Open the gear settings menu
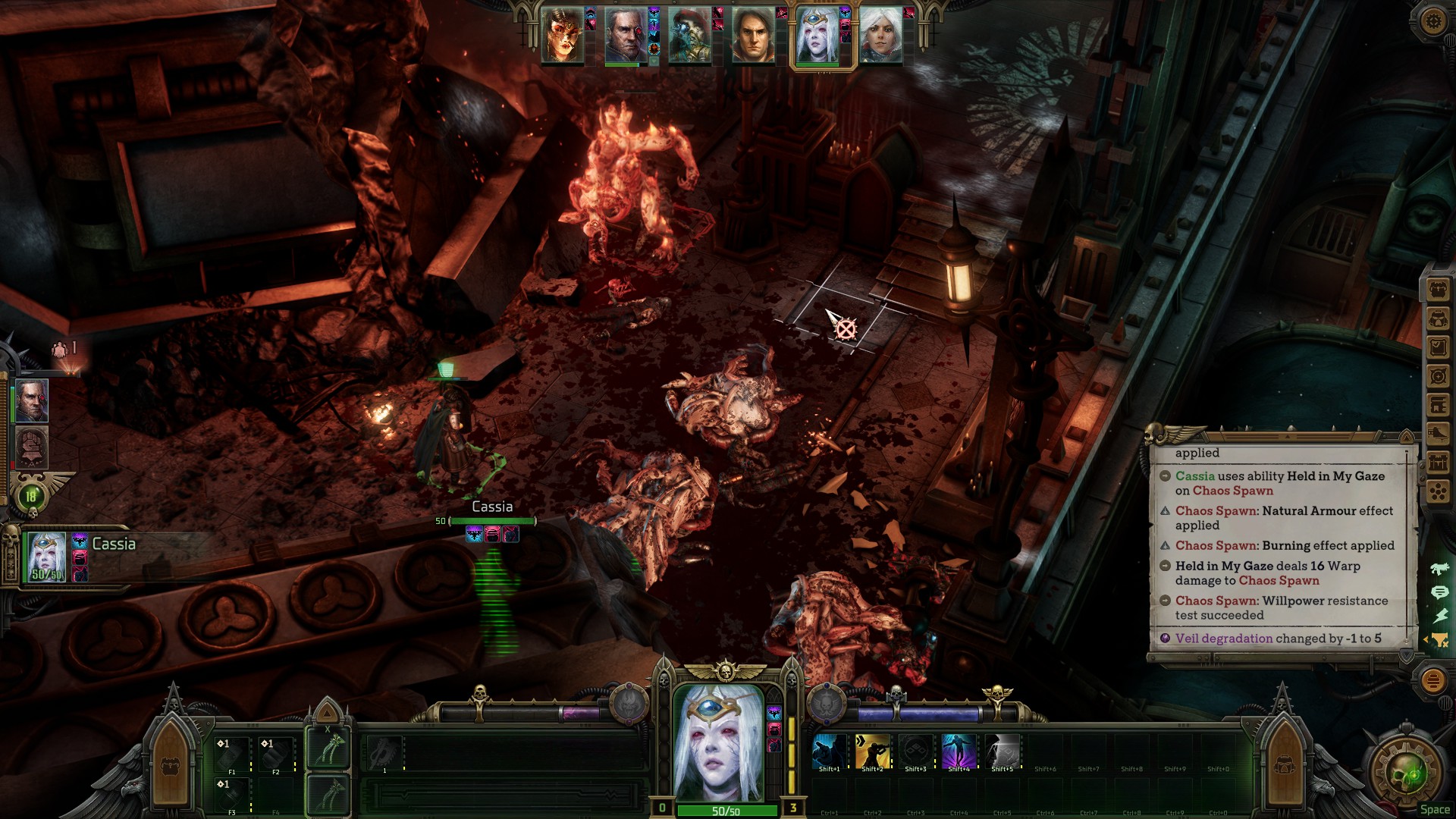The height and width of the screenshot is (819, 1456). click(1432, 20)
